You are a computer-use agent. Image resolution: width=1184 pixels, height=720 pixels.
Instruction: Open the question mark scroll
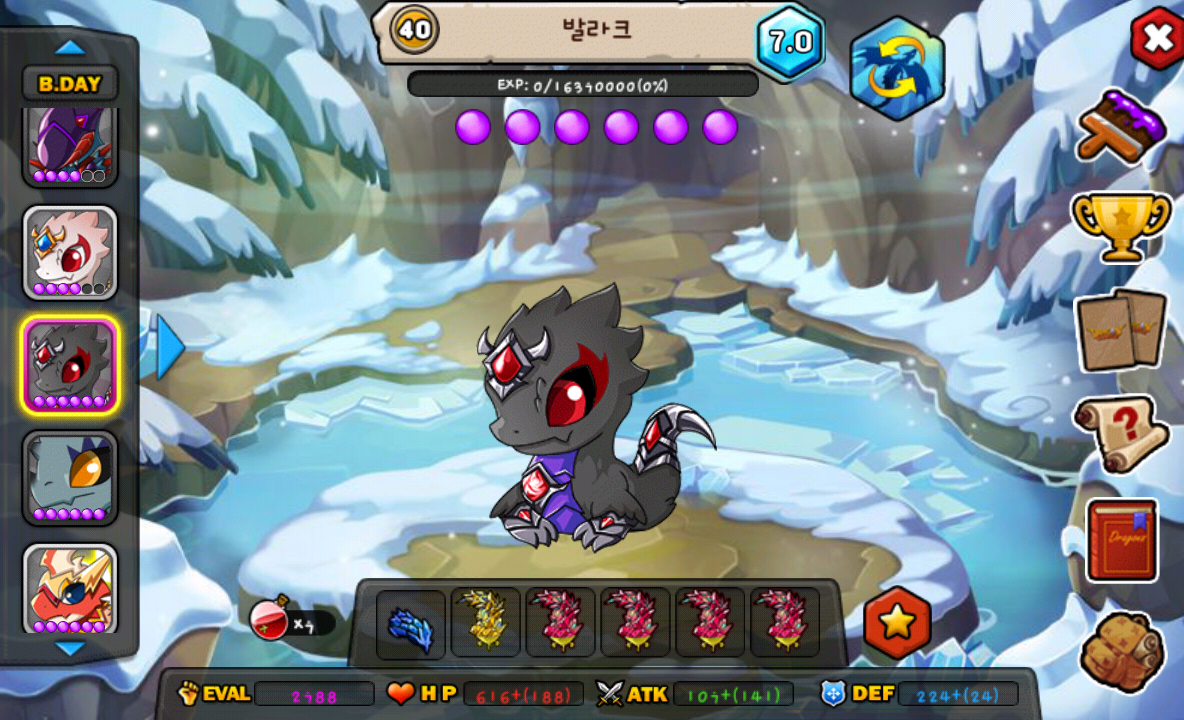tap(1121, 433)
